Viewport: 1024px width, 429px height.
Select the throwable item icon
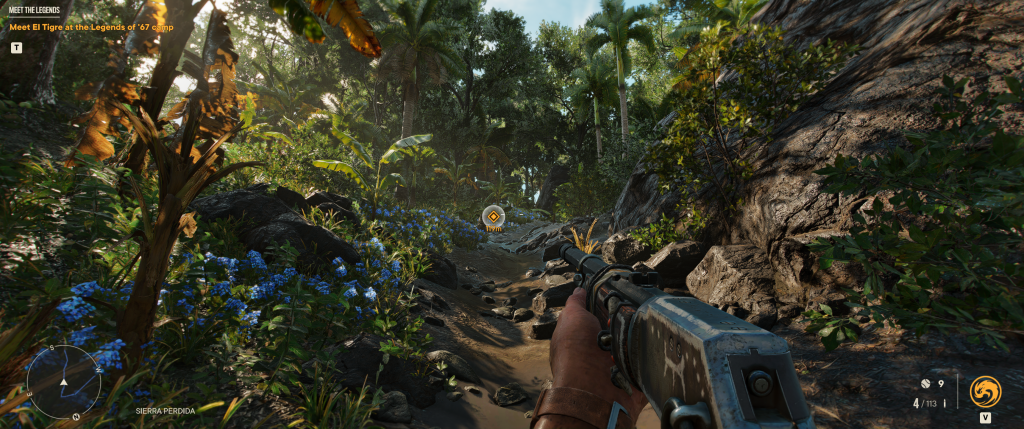[926, 383]
